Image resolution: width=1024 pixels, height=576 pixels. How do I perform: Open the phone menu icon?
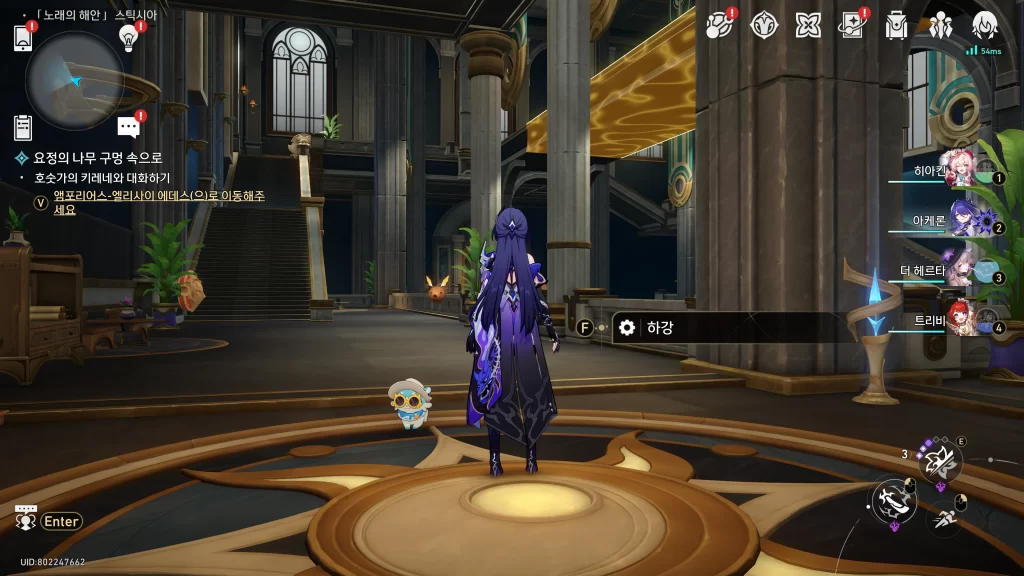point(24,38)
